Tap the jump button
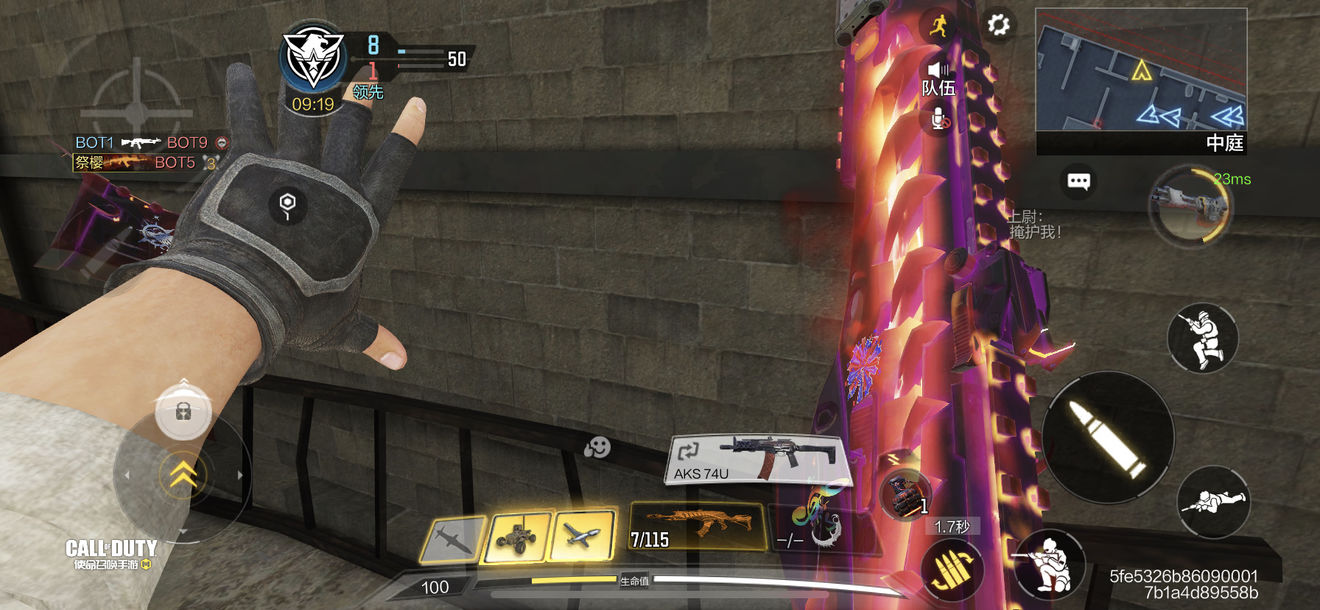The height and width of the screenshot is (610, 1320). (x=1202, y=338)
